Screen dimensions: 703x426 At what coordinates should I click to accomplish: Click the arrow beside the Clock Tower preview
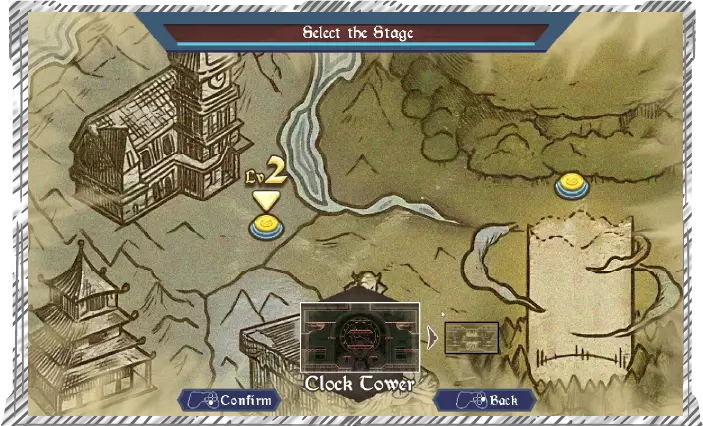432,338
